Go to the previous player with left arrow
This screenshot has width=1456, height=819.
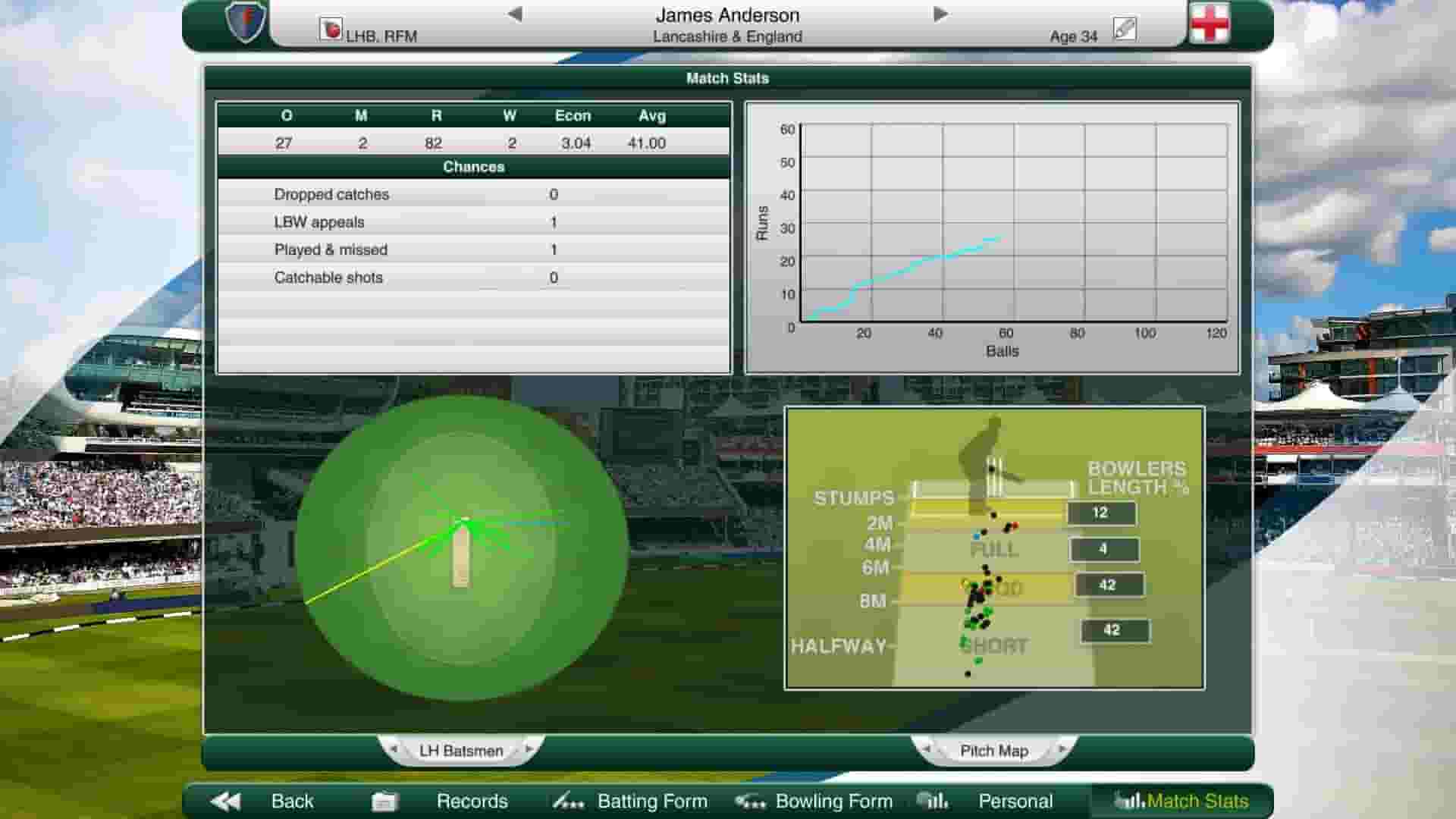(x=516, y=13)
